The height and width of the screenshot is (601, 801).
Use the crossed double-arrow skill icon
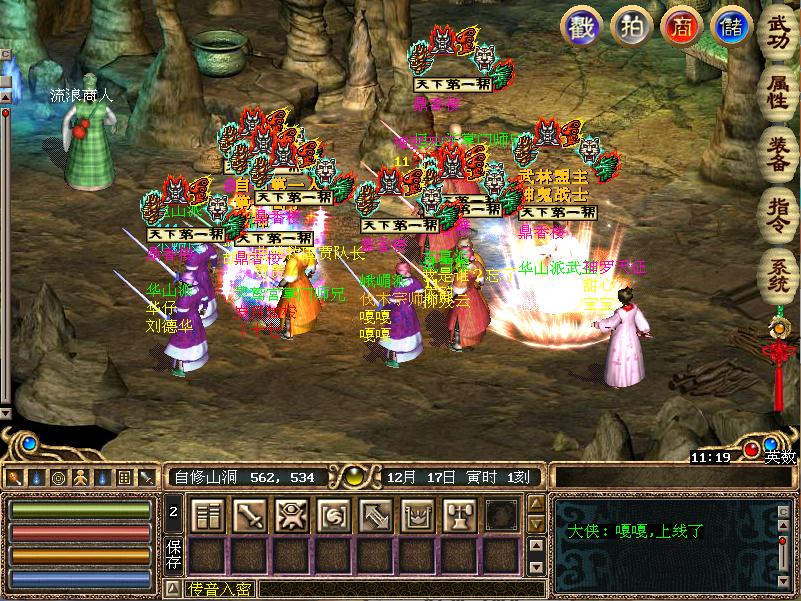(x=374, y=515)
